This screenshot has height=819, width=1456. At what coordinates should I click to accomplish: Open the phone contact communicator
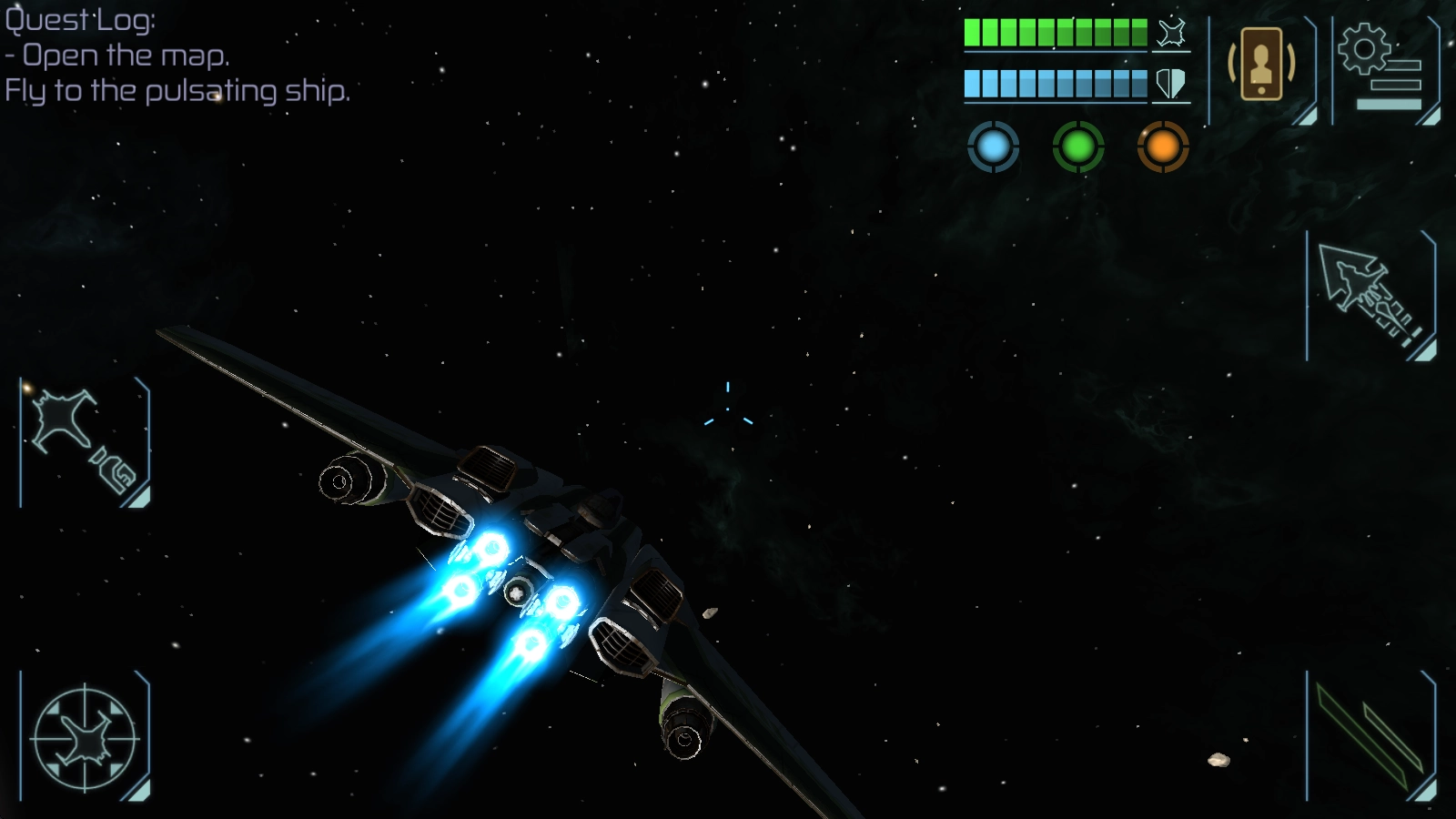tap(1261, 66)
